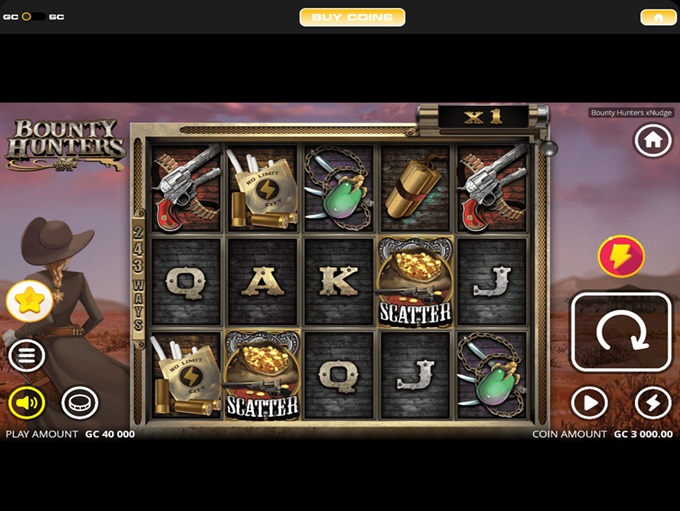Spin the reels with the large arrow button

click(620, 332)
